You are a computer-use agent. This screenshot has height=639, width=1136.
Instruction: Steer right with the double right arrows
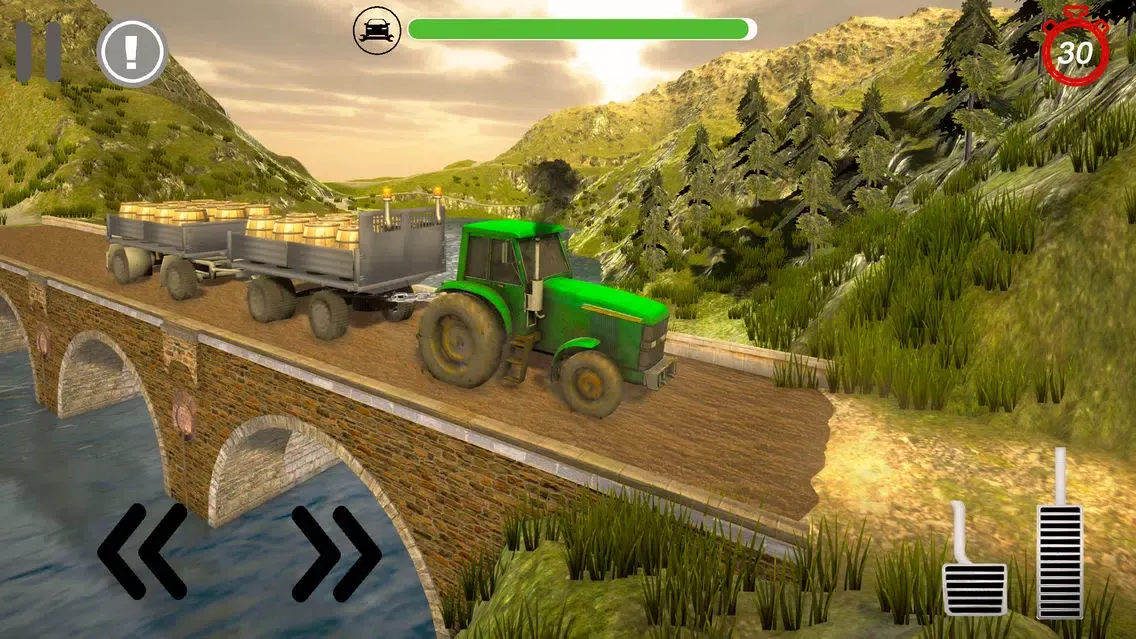(x=336, y=551)
